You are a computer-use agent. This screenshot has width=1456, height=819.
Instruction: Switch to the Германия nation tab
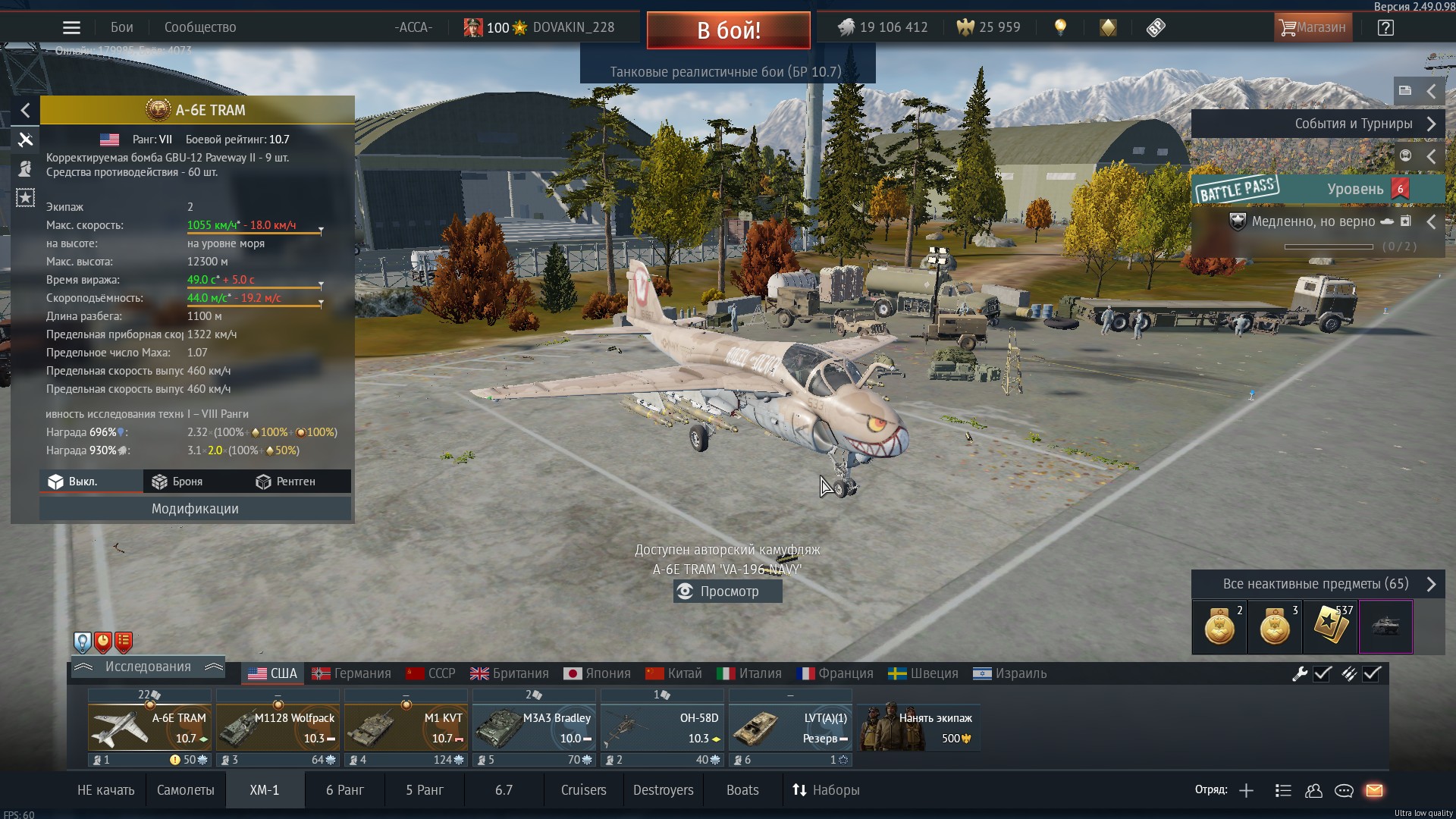(352, 673)
